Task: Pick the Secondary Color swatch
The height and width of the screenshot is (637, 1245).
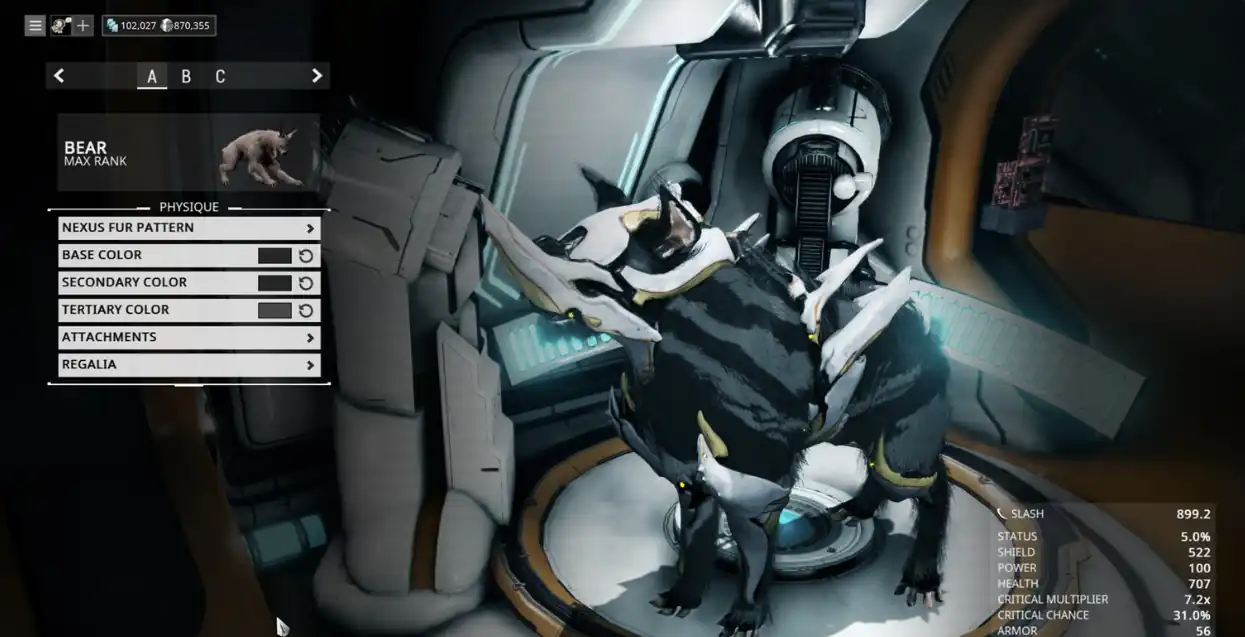Action: tap(274, 283)
